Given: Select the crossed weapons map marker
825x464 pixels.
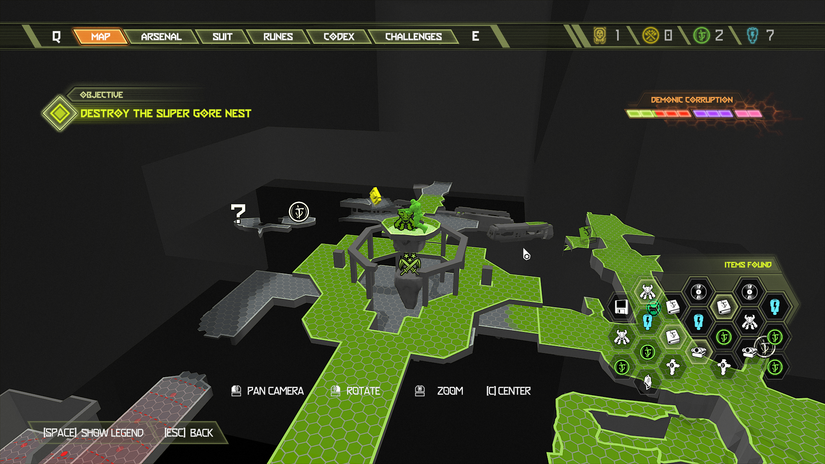Looking at the screenshot, I should tap(408, 265).
